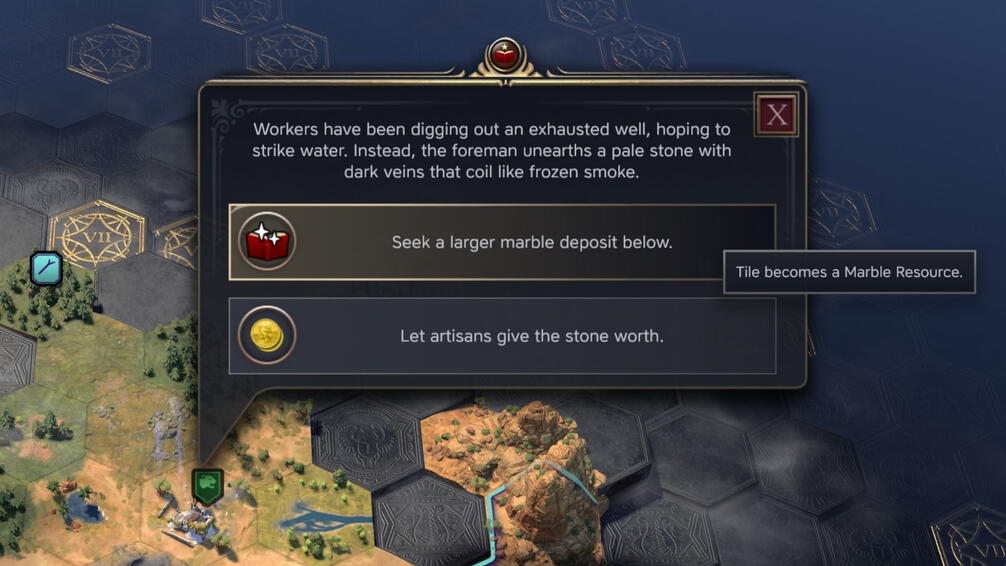Select 'Let artisans give the stone worth'
Image resolution: width=1006 pixels, height=566 pixels.
(x=502, y=336)
